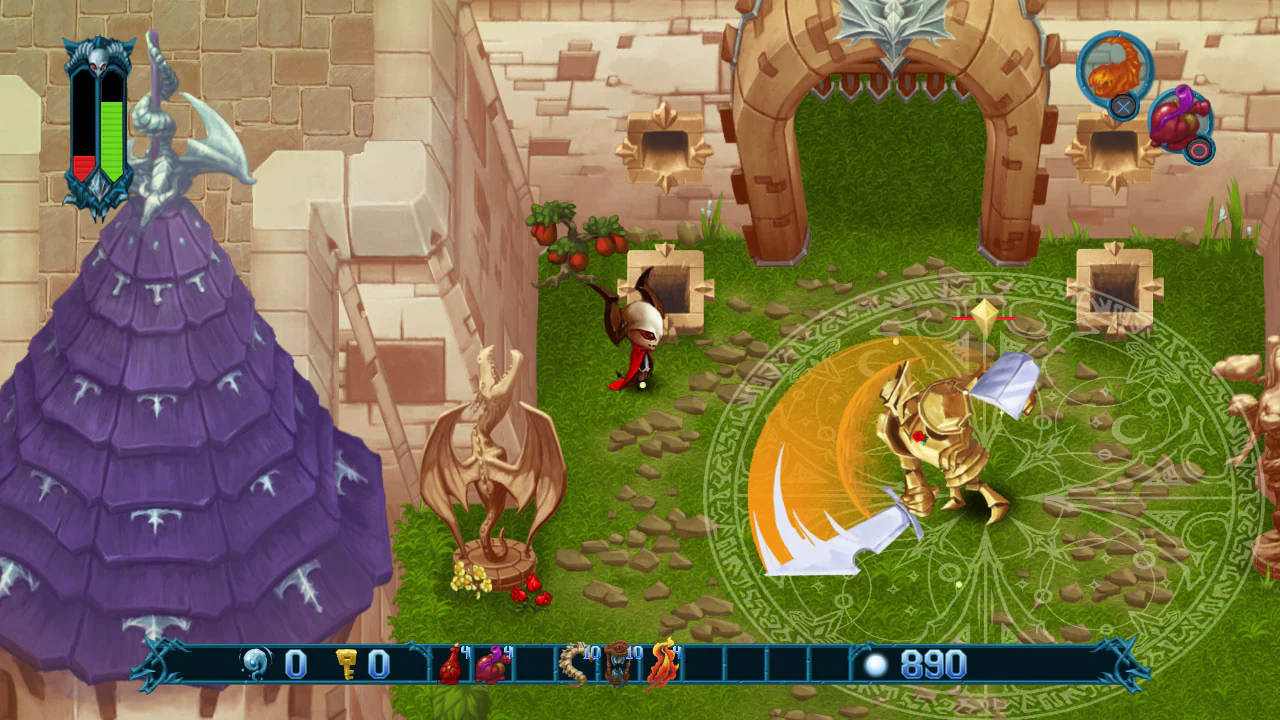Select the red heart item slot
The height and width of the screenshot is (720, 1280).
[x=450, y=665]
